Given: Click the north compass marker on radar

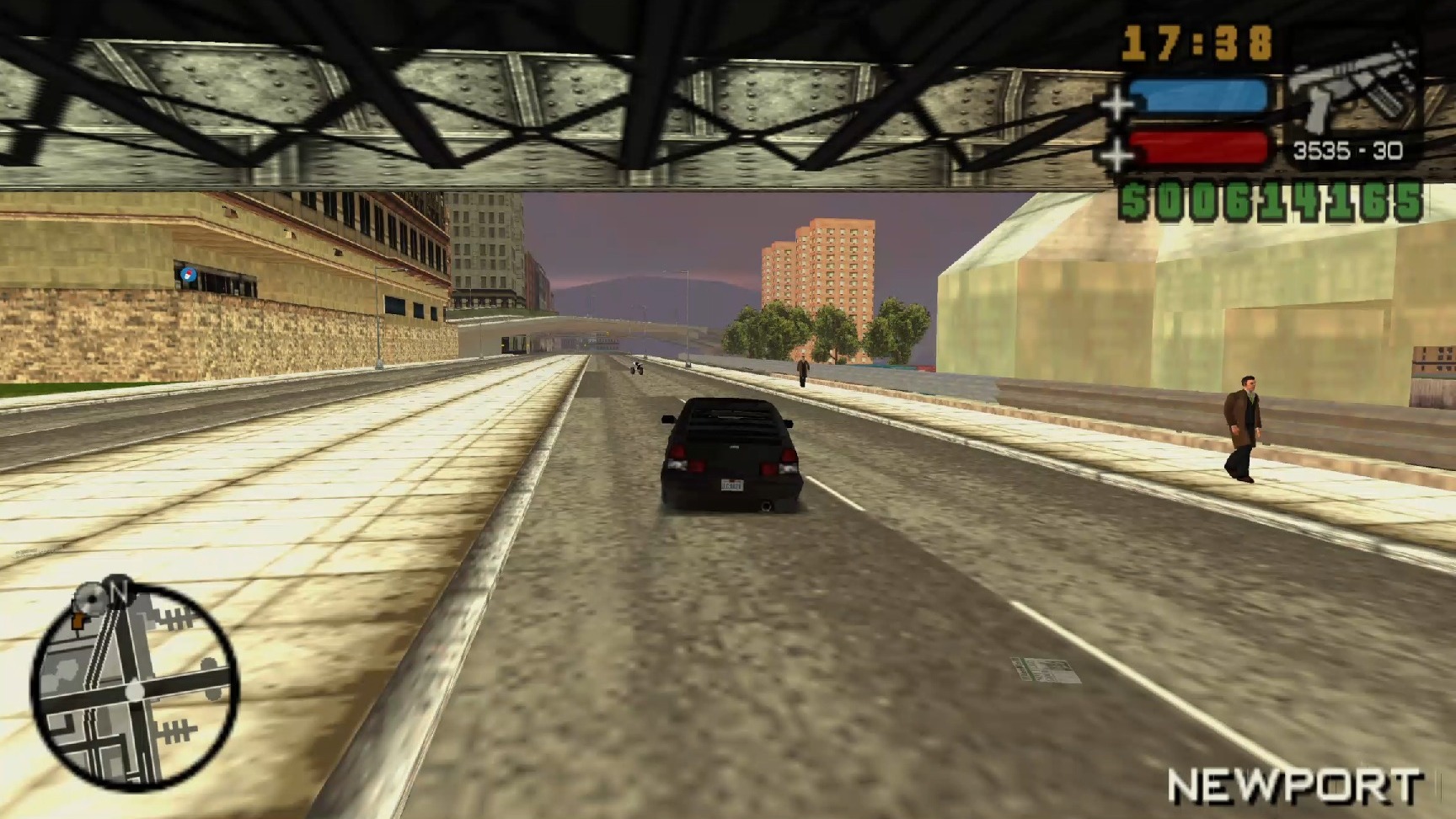Looking at the screenshot, I should pos(117,590).
